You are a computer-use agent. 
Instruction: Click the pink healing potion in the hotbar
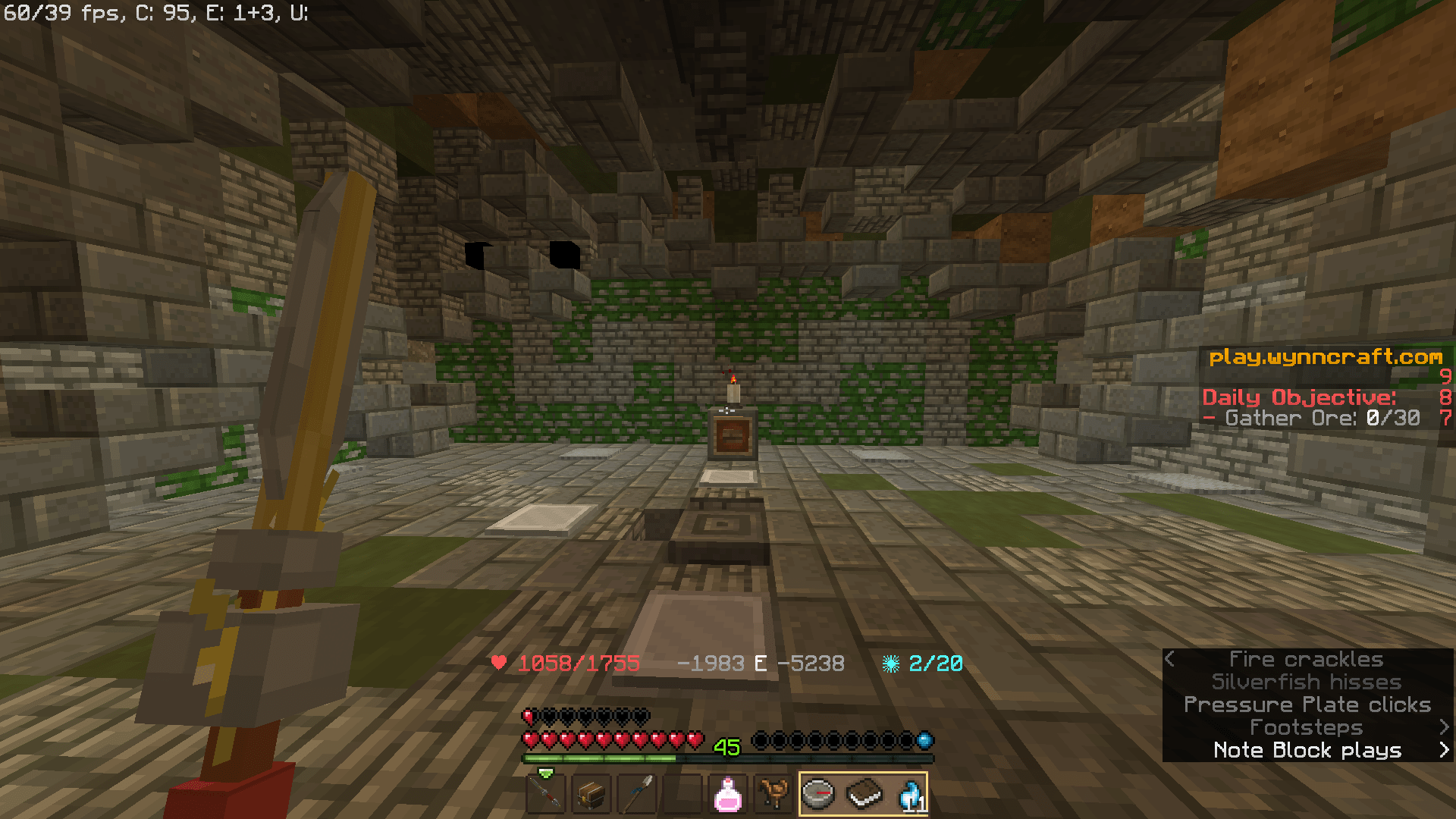[728, 794]
